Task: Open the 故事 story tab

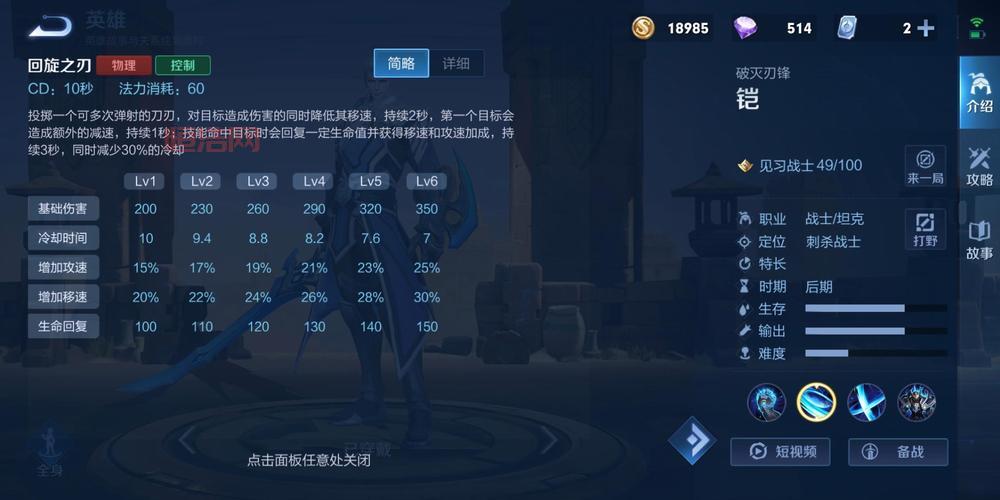Action: (x=979, y=240)
